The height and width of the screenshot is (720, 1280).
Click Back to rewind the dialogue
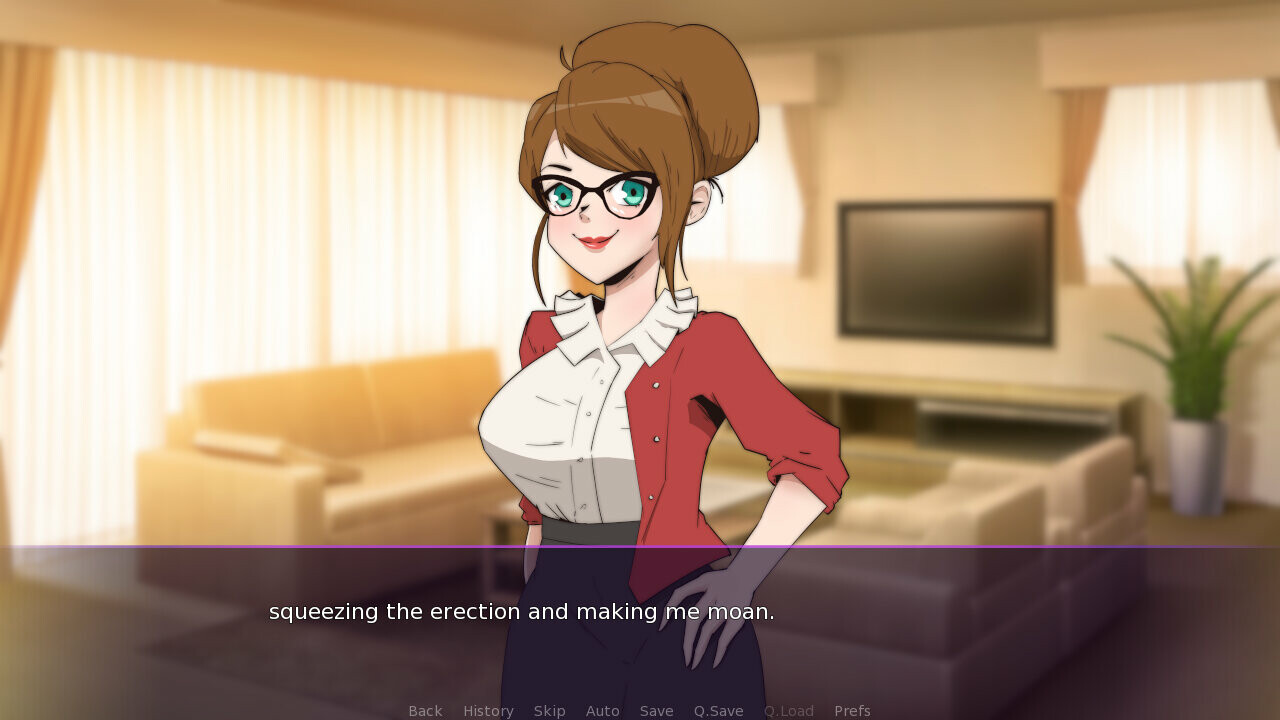tap(424, 710)
